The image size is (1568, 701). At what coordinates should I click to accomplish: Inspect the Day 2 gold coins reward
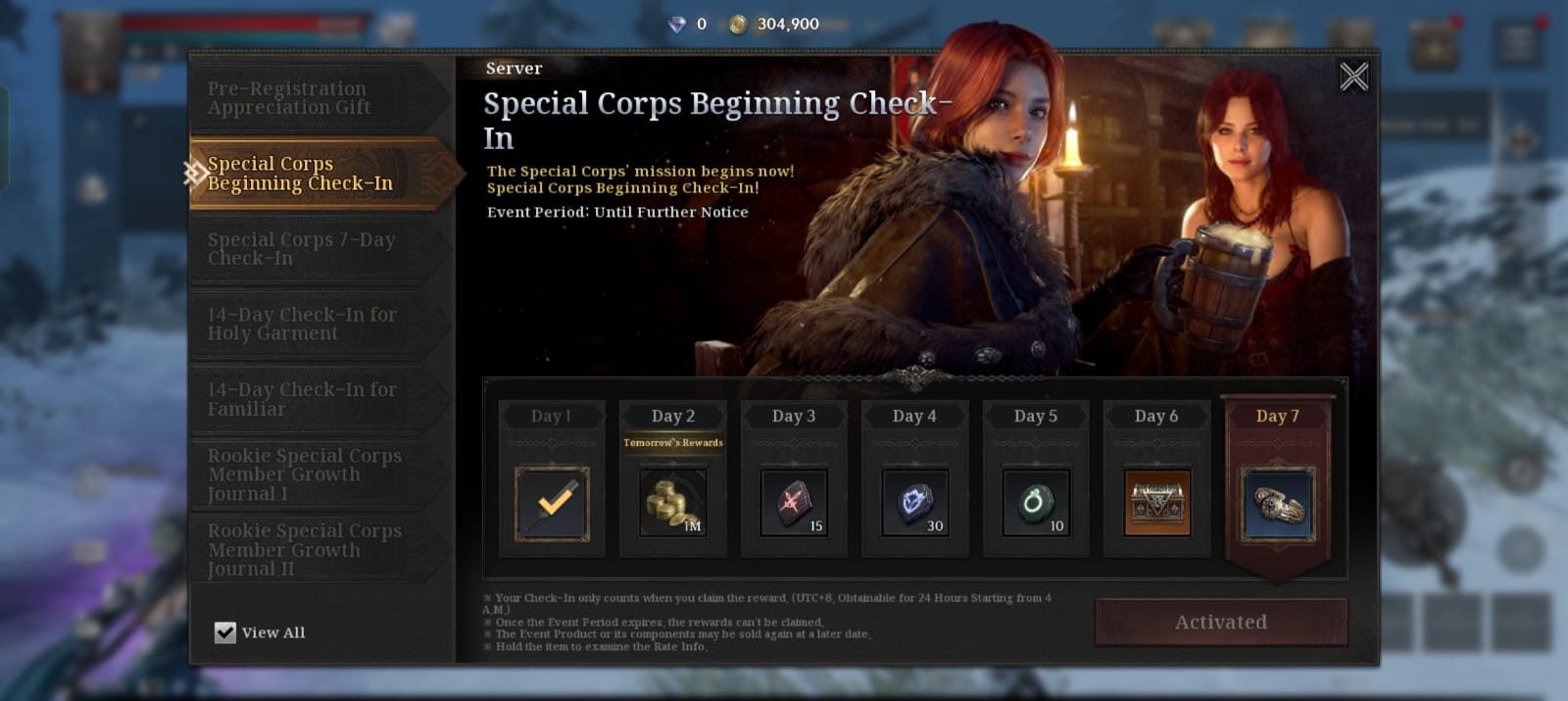point(673,504)
